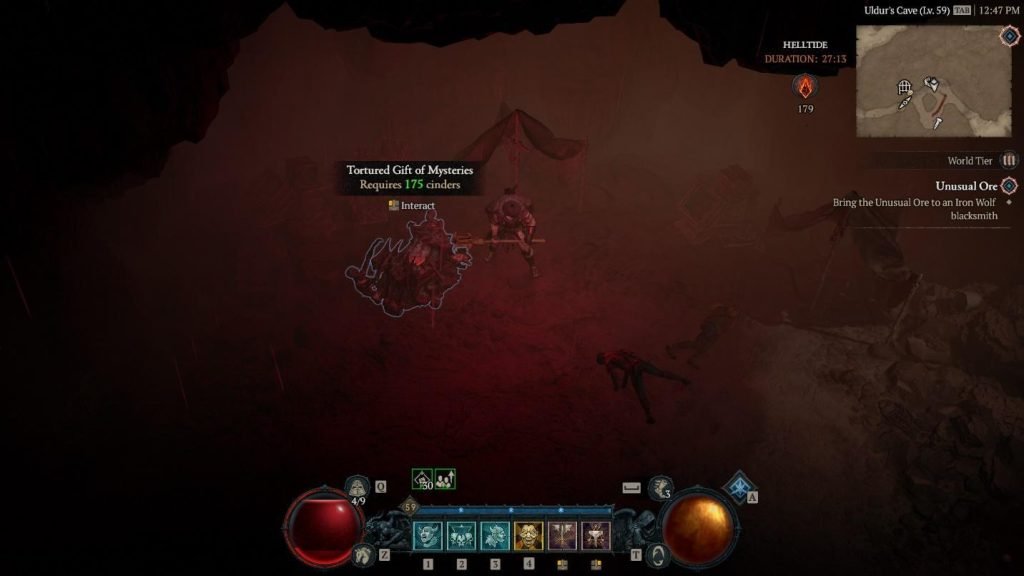
Task: Click the World Tier III icon
Action: pyautogui.click(x=1009, y=160)
